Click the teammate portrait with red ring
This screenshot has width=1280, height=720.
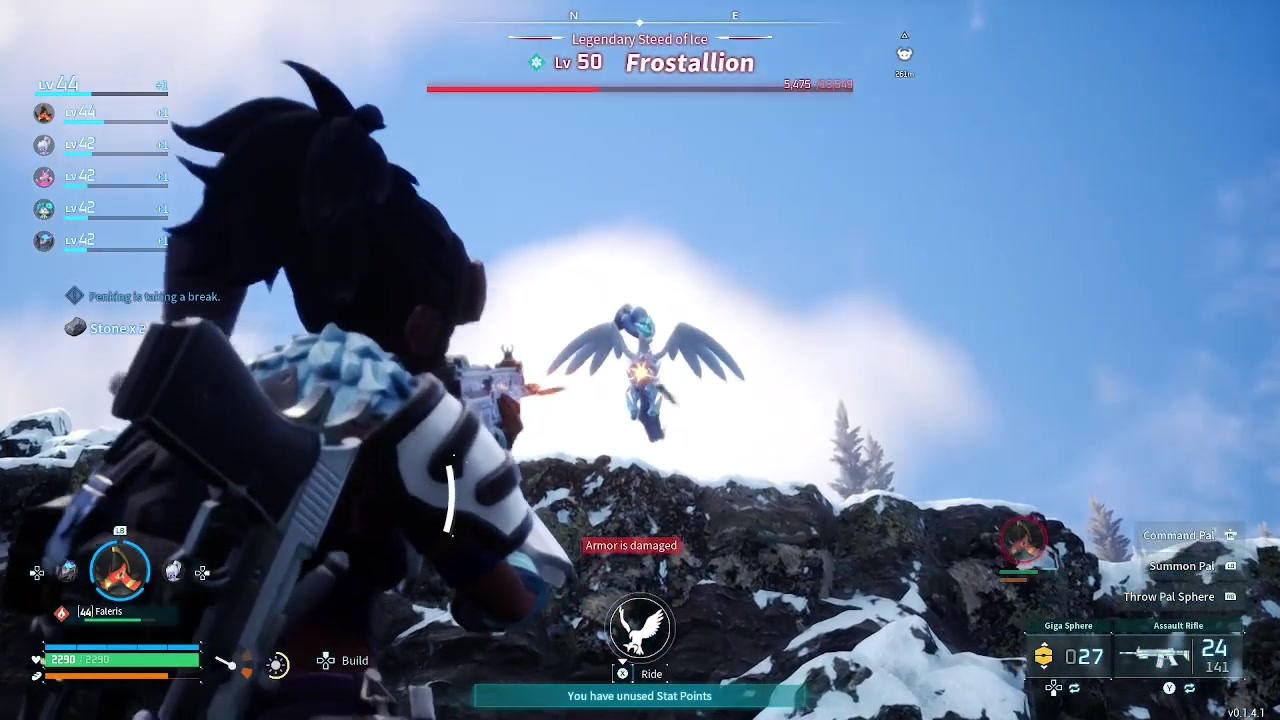click(1021, 539)
